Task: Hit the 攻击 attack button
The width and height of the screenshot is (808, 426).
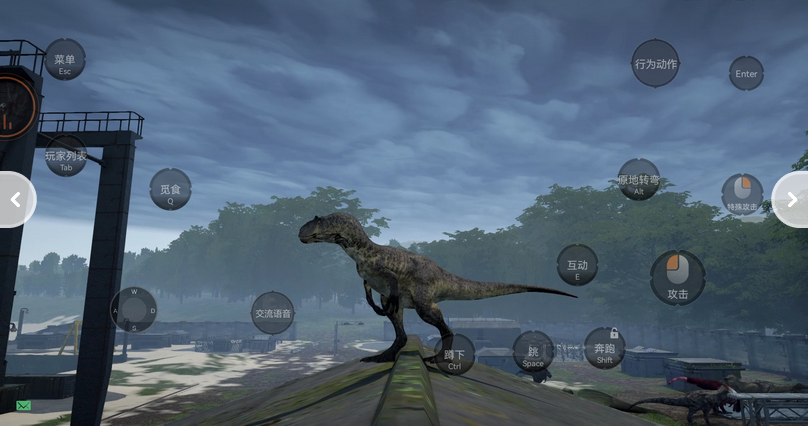Action: [677, 278]
